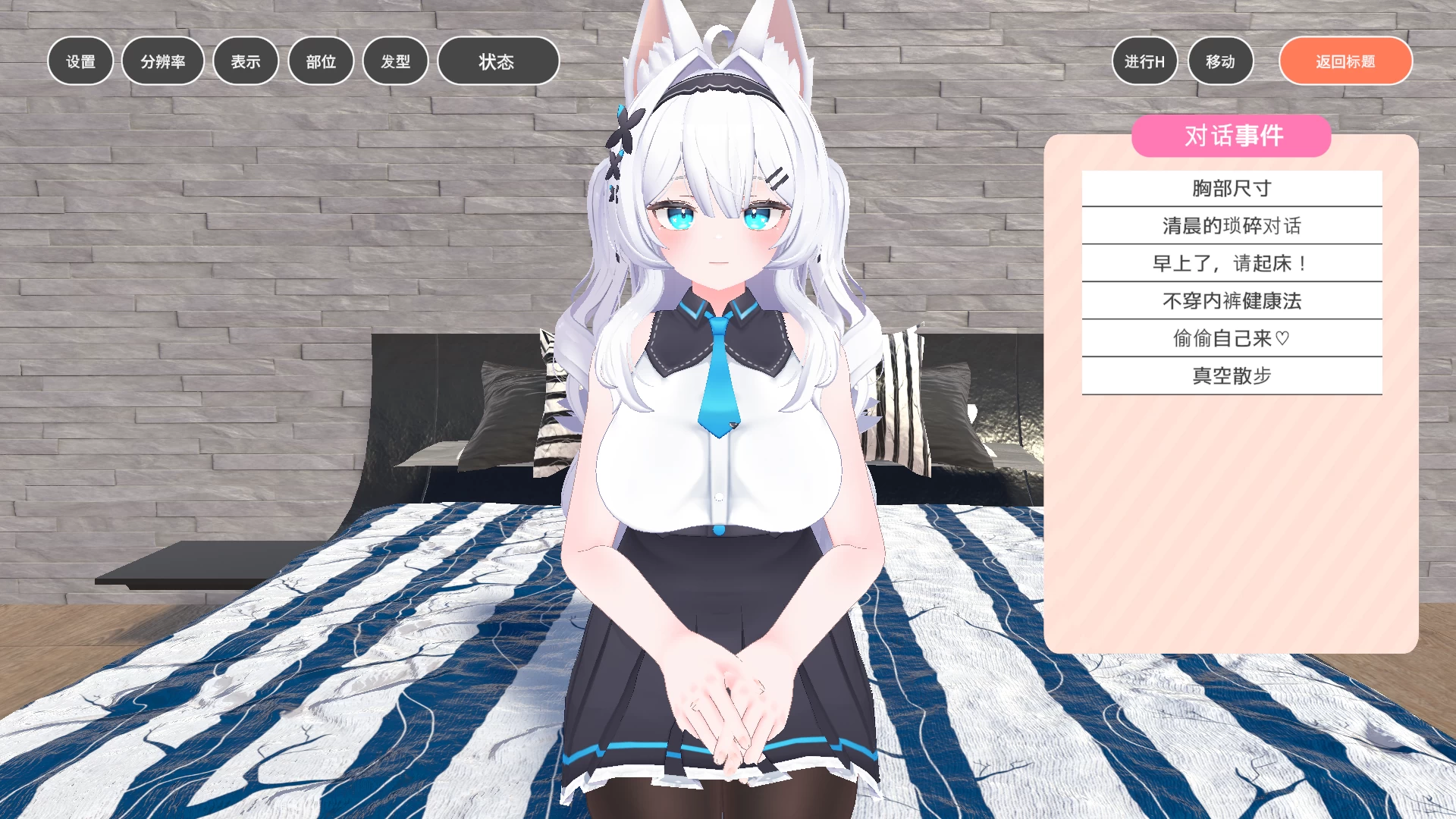Viewport: 1456px width, 819px height.
Task: Choose the 清晨的琐碎对话 conversation
Action: [1232, 225]
